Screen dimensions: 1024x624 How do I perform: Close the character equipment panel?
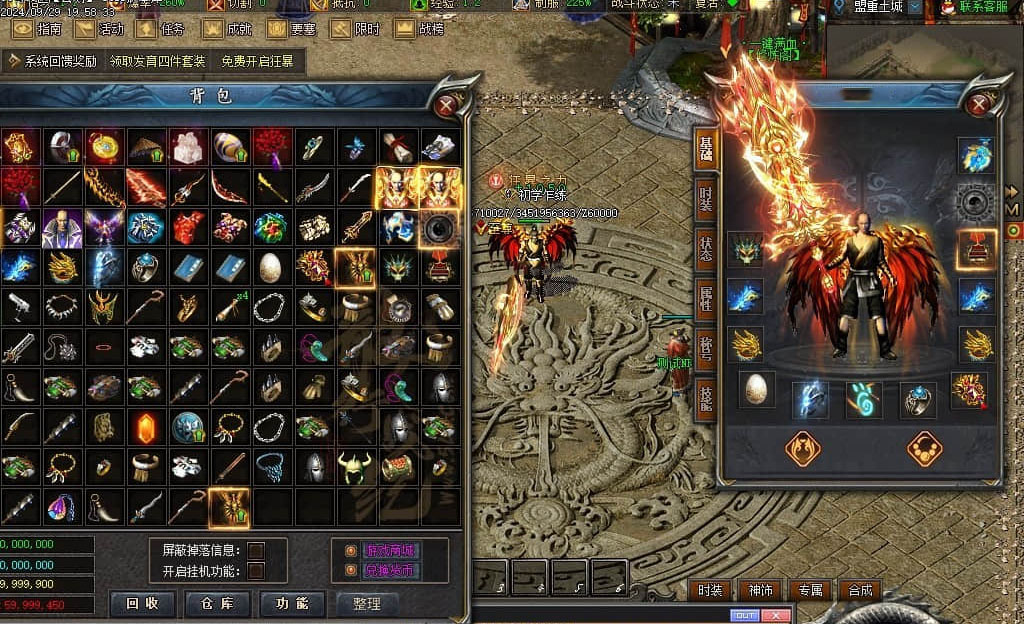[x=980, y=104]
